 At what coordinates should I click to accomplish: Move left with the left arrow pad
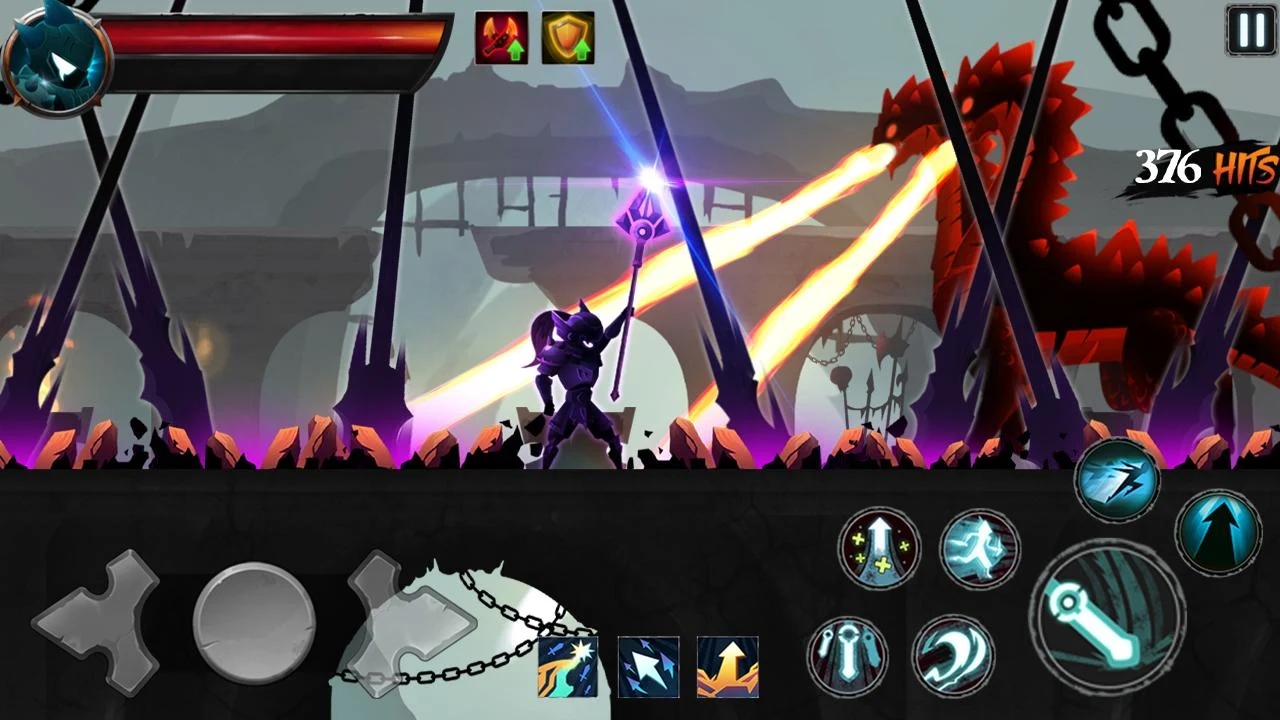coord(97,623)
